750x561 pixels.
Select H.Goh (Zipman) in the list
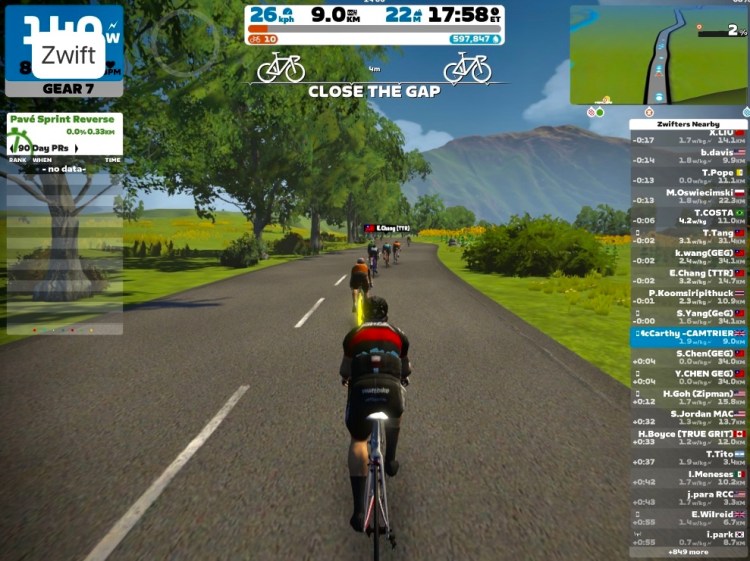point(689,397)
